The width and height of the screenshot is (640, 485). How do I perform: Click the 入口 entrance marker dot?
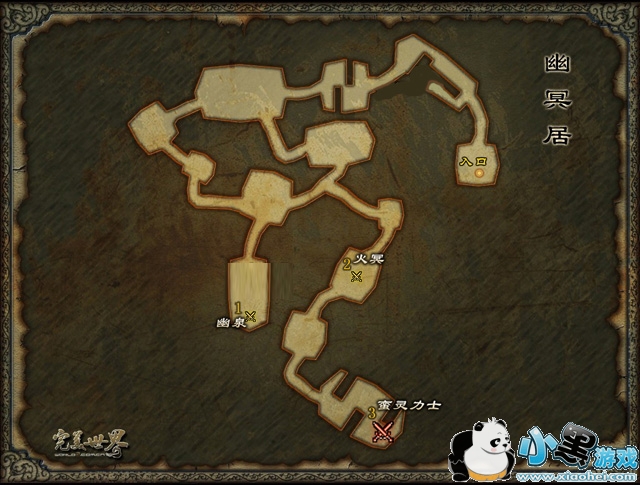pyautogui.click(x=479, y=173)
